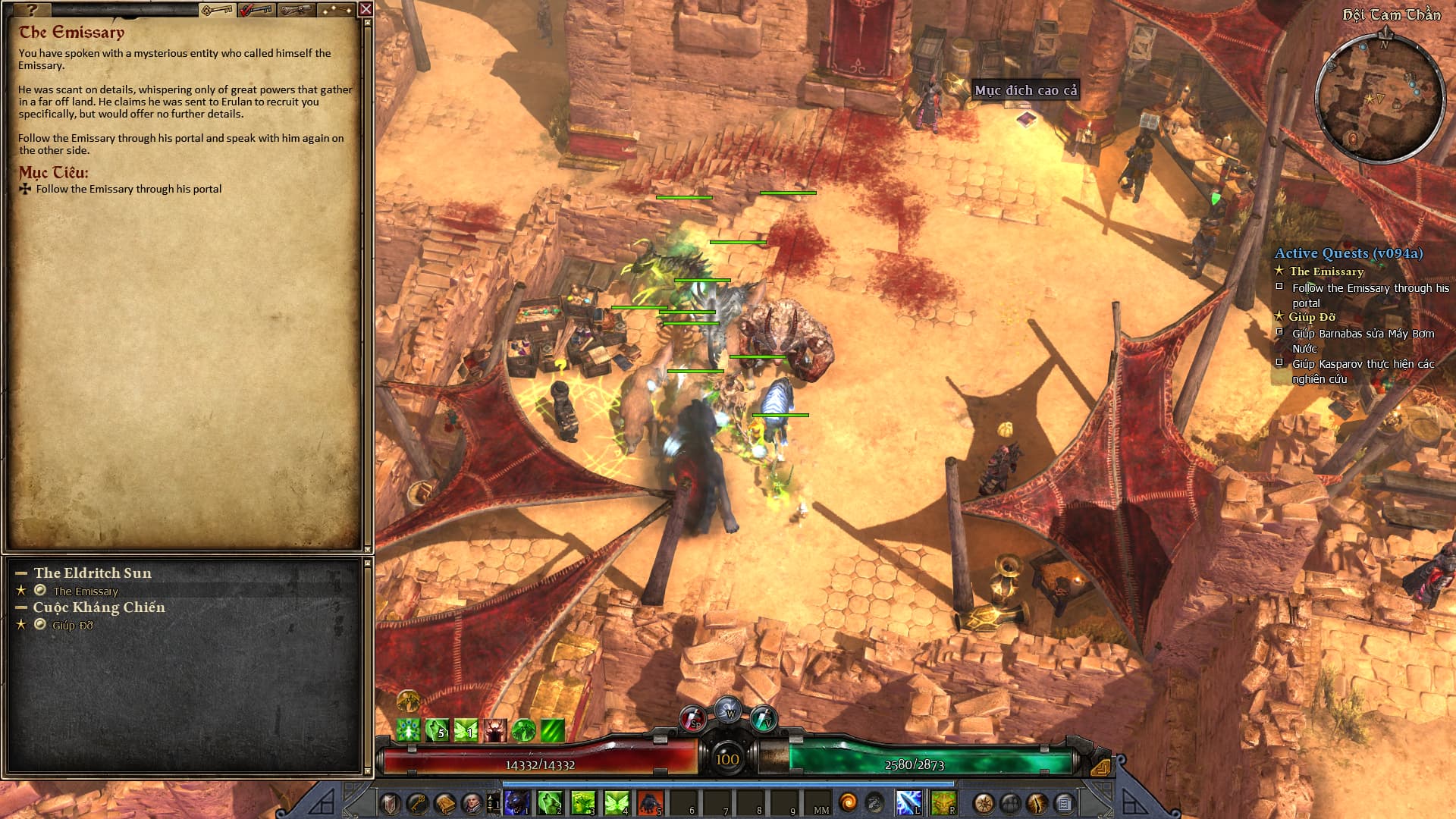The image size is (1456, 819).
Task: Open the book icon on the bottom bar
Action: click(x=445, y=803)
